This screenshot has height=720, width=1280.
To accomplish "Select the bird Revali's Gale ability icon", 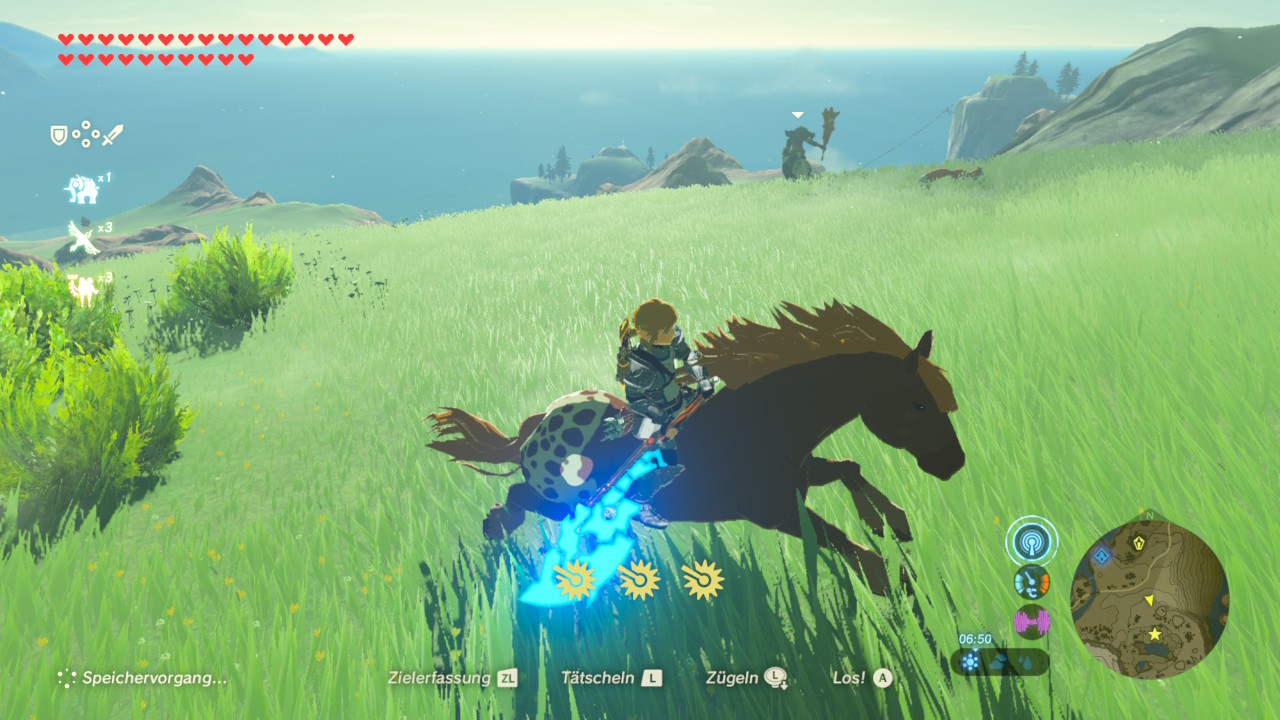I will click(x=82, y=237).
